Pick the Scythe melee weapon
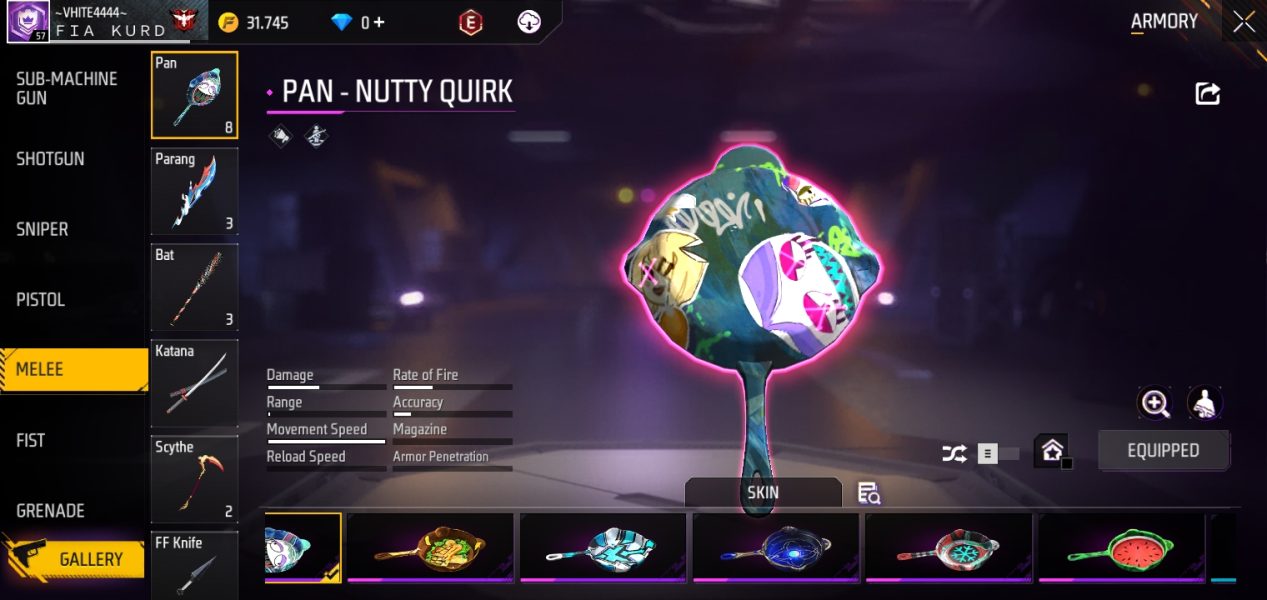The height and width of the screenshot is (600, 1267). (194, 479)
